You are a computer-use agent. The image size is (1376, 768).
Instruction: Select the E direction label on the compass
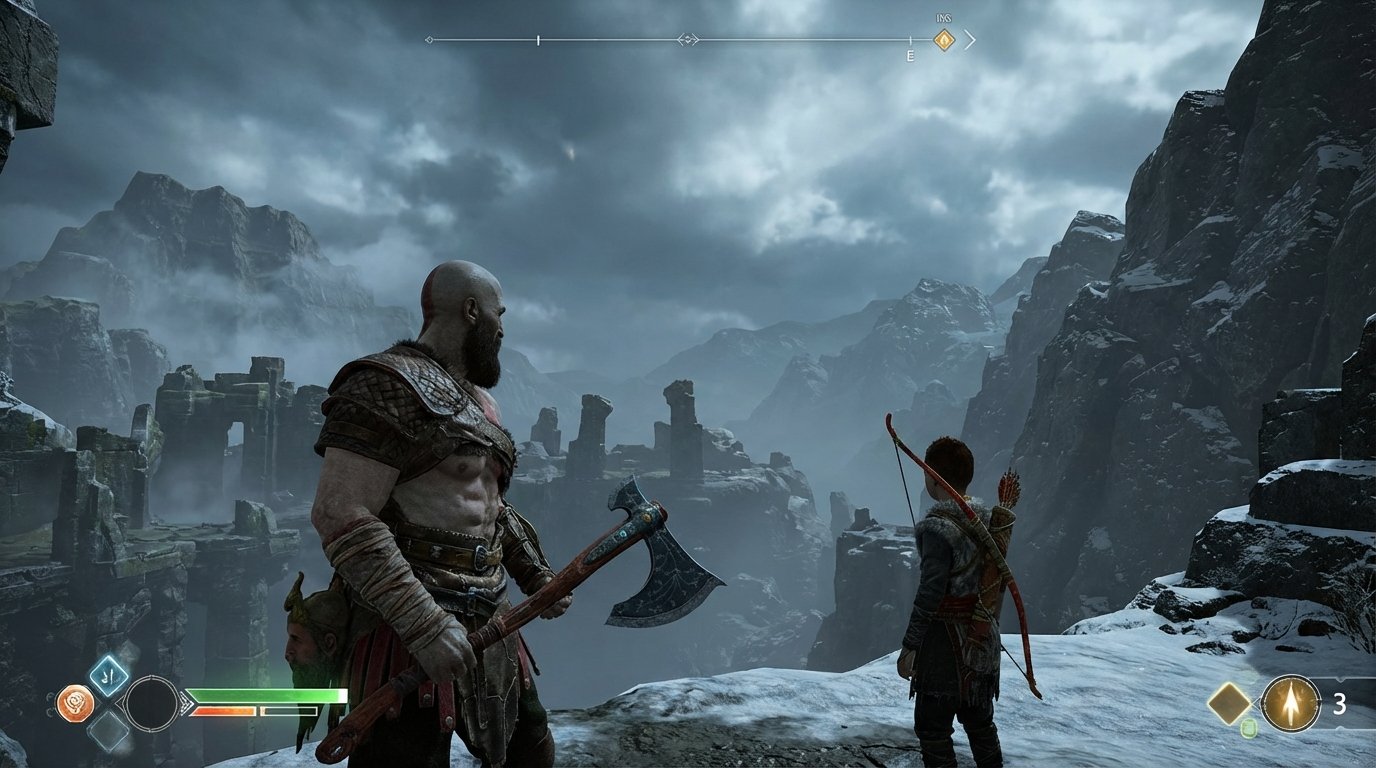pyautogui.click(x=911, y=53)
